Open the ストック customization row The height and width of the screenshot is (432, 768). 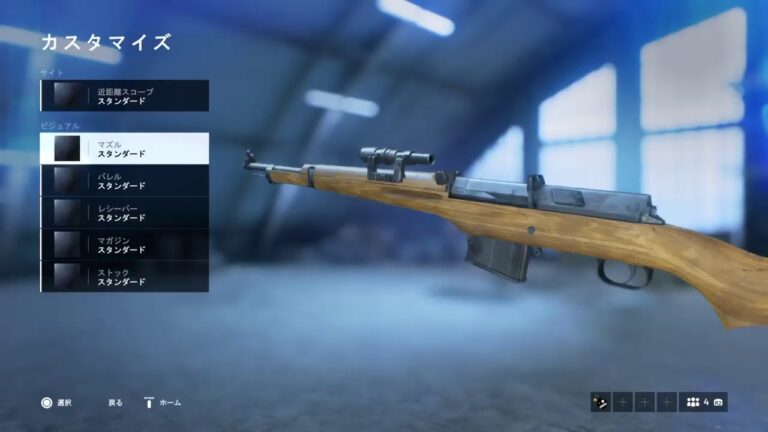[125, 277]
